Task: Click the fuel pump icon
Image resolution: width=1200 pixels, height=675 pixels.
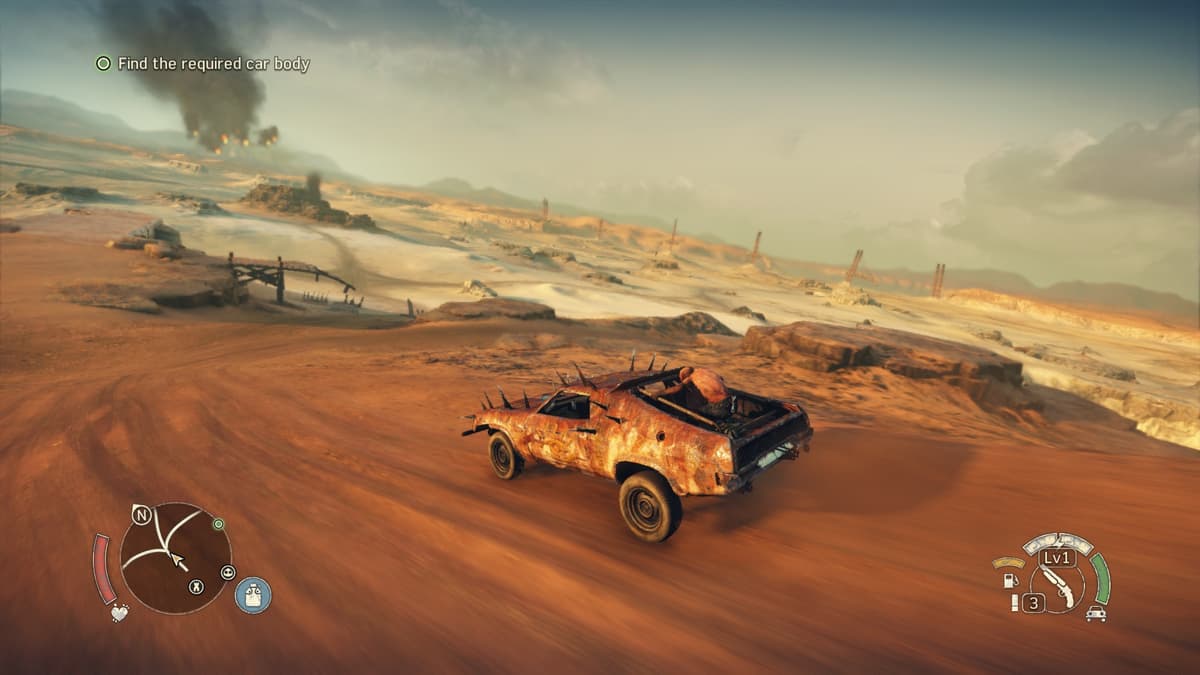Action: (1011, 579)
